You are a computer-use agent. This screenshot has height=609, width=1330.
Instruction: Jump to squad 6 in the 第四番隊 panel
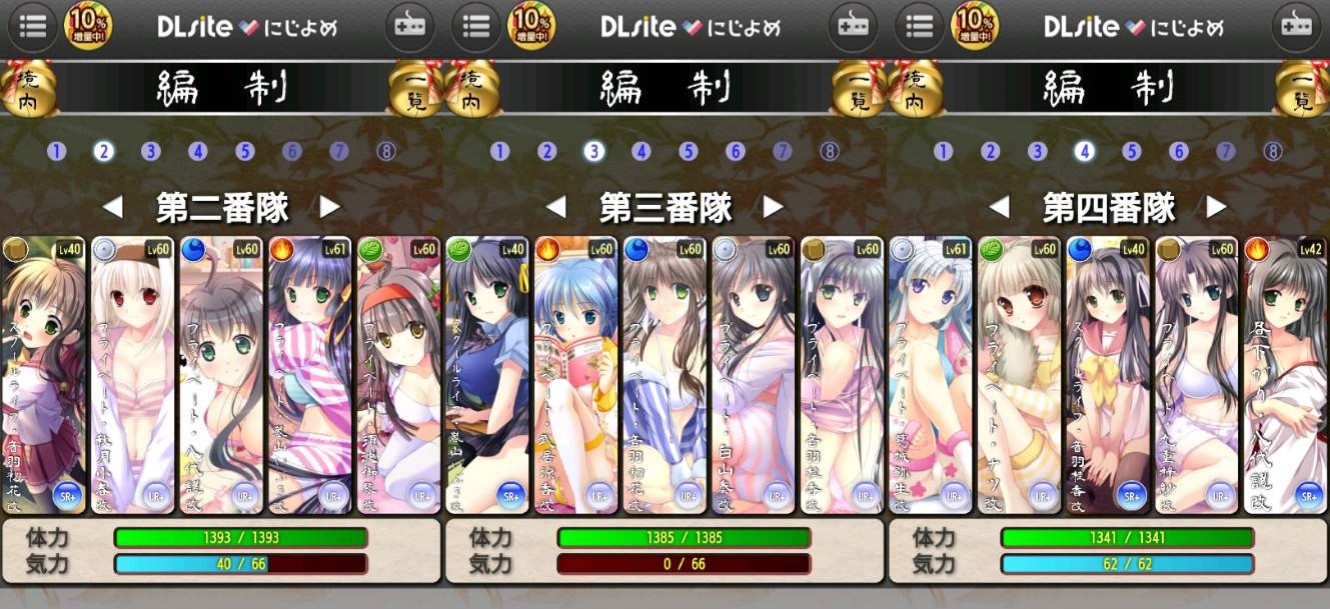[1179, 152]
